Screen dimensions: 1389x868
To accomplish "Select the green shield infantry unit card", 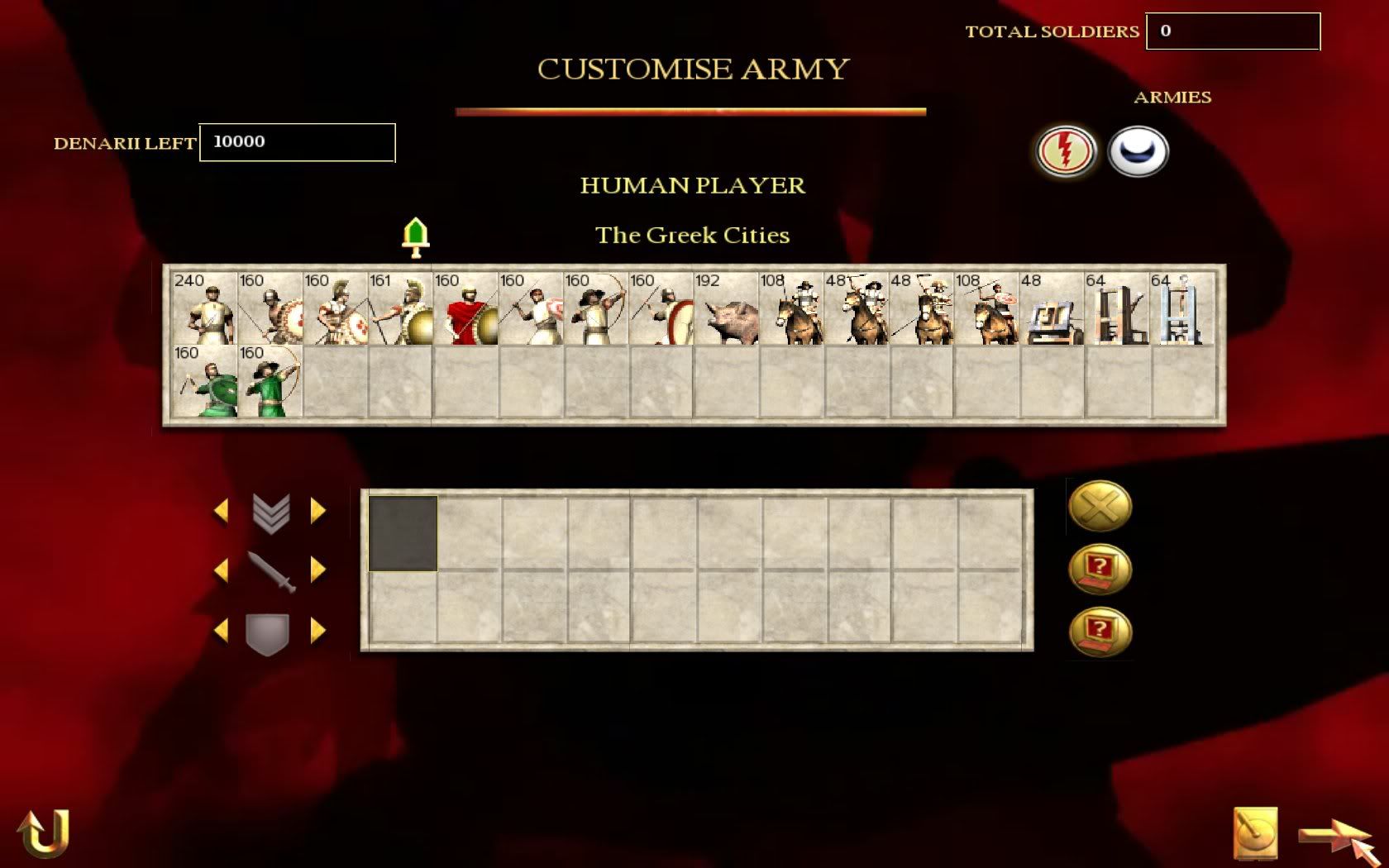I will point(204,381).
